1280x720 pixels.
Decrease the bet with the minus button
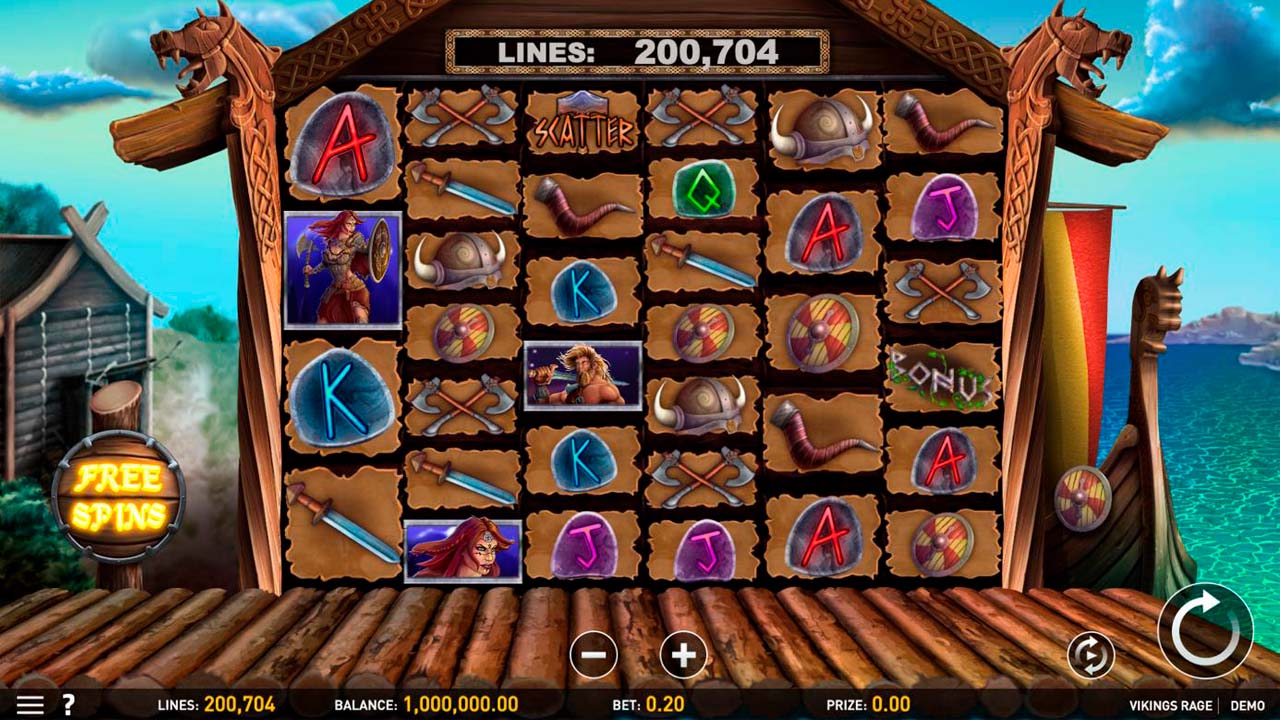pos(593,655)
